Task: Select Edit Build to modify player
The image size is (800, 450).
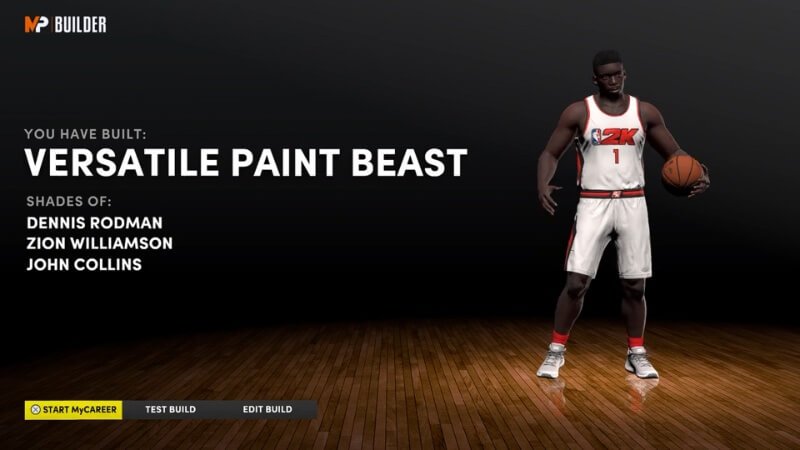Action: click(x=267, y=410)
